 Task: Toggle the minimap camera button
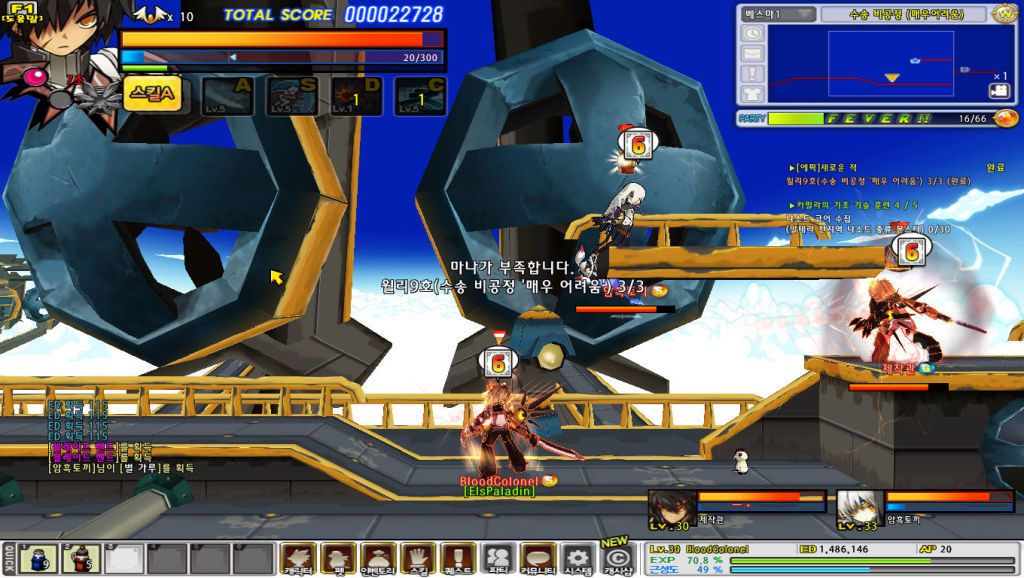click(999, 91)
